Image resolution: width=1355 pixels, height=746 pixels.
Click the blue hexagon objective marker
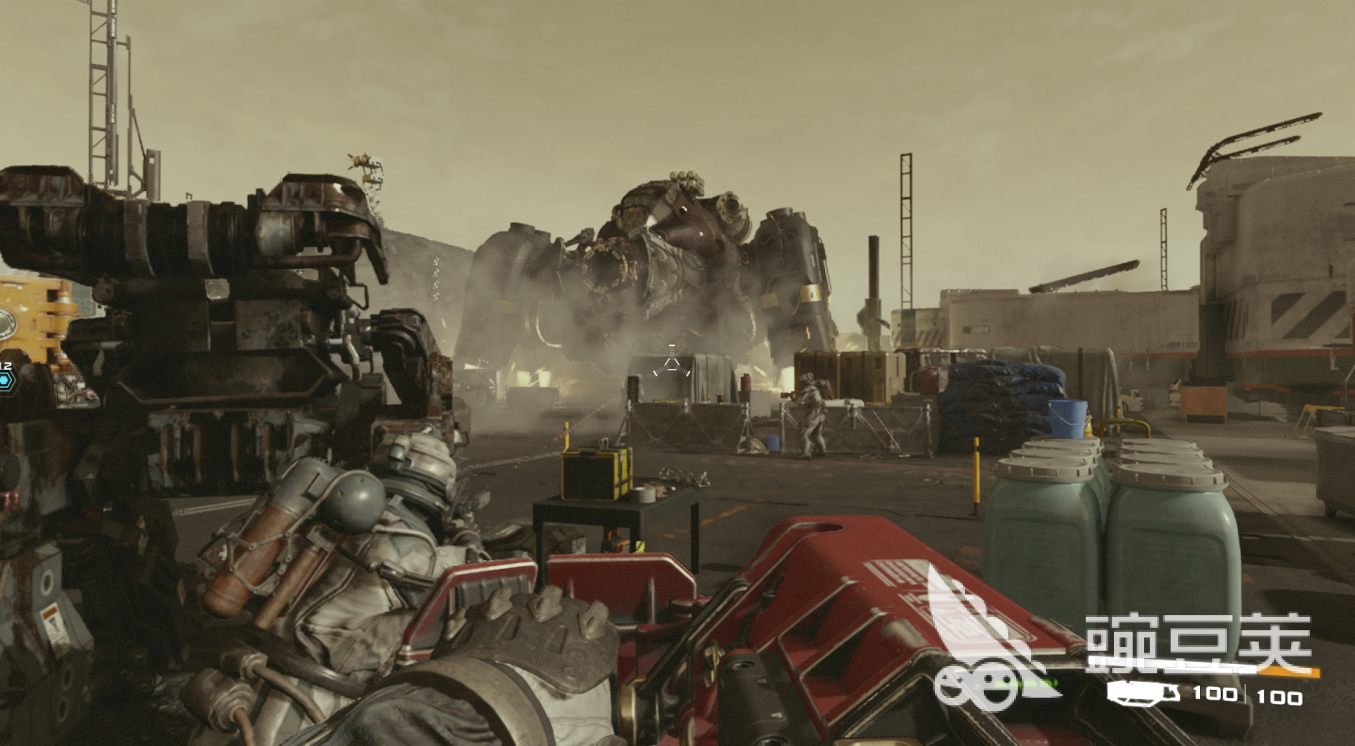pos(6,380)
